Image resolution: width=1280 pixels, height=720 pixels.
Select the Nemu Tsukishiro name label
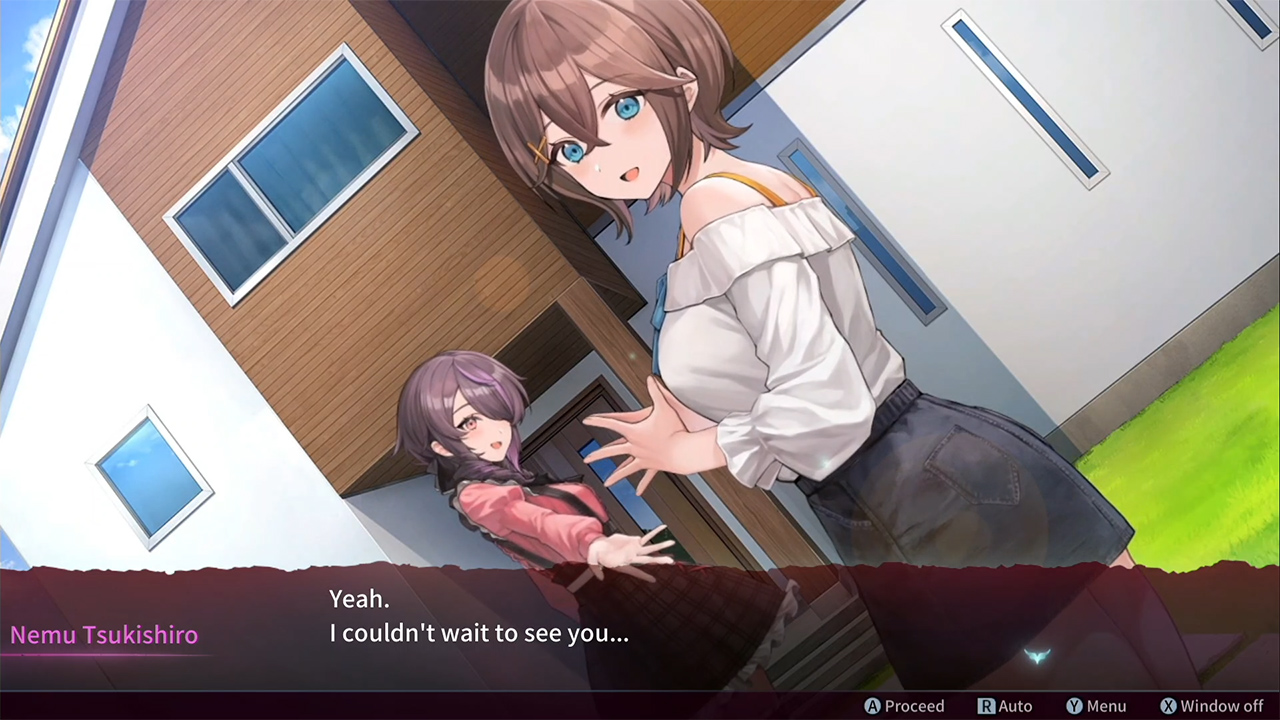click(x=104, y=634)
